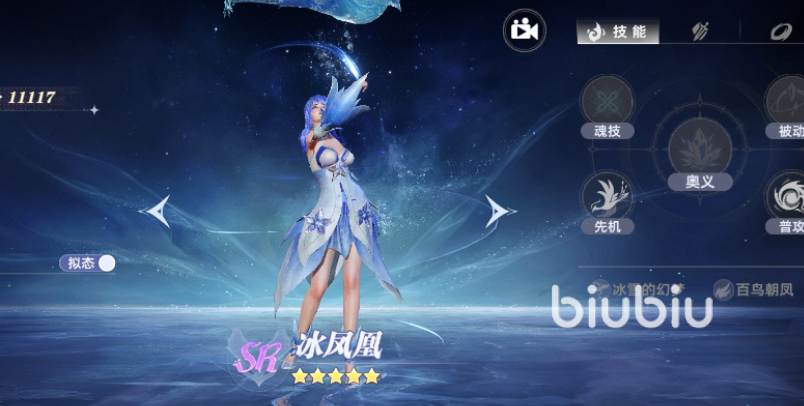This screenshot has width=804, height=406.
Task: Open the video camera recording button
Action: (x=525, y=30)
